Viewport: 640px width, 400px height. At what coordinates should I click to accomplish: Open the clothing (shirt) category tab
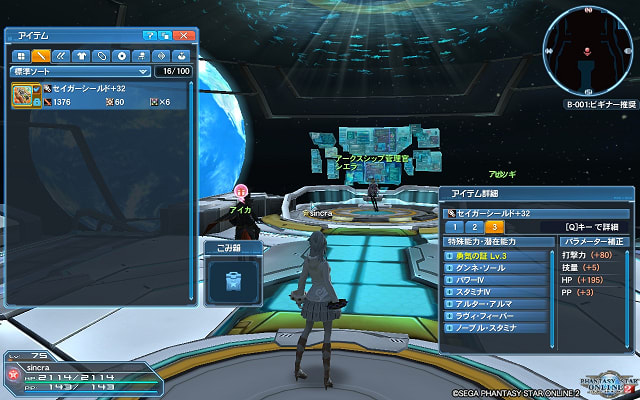point(81,56)
